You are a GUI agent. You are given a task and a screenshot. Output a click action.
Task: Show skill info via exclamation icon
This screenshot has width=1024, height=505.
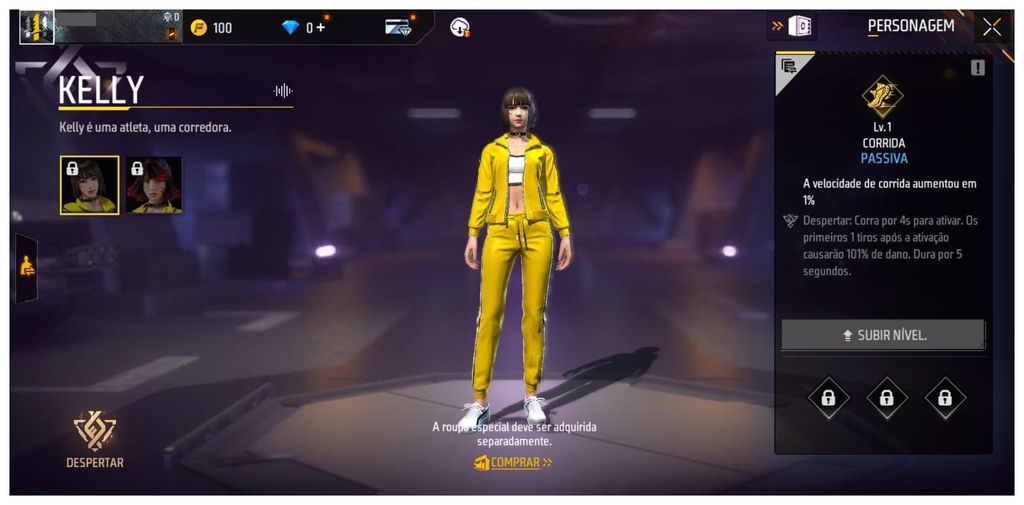tap(977, 67)
